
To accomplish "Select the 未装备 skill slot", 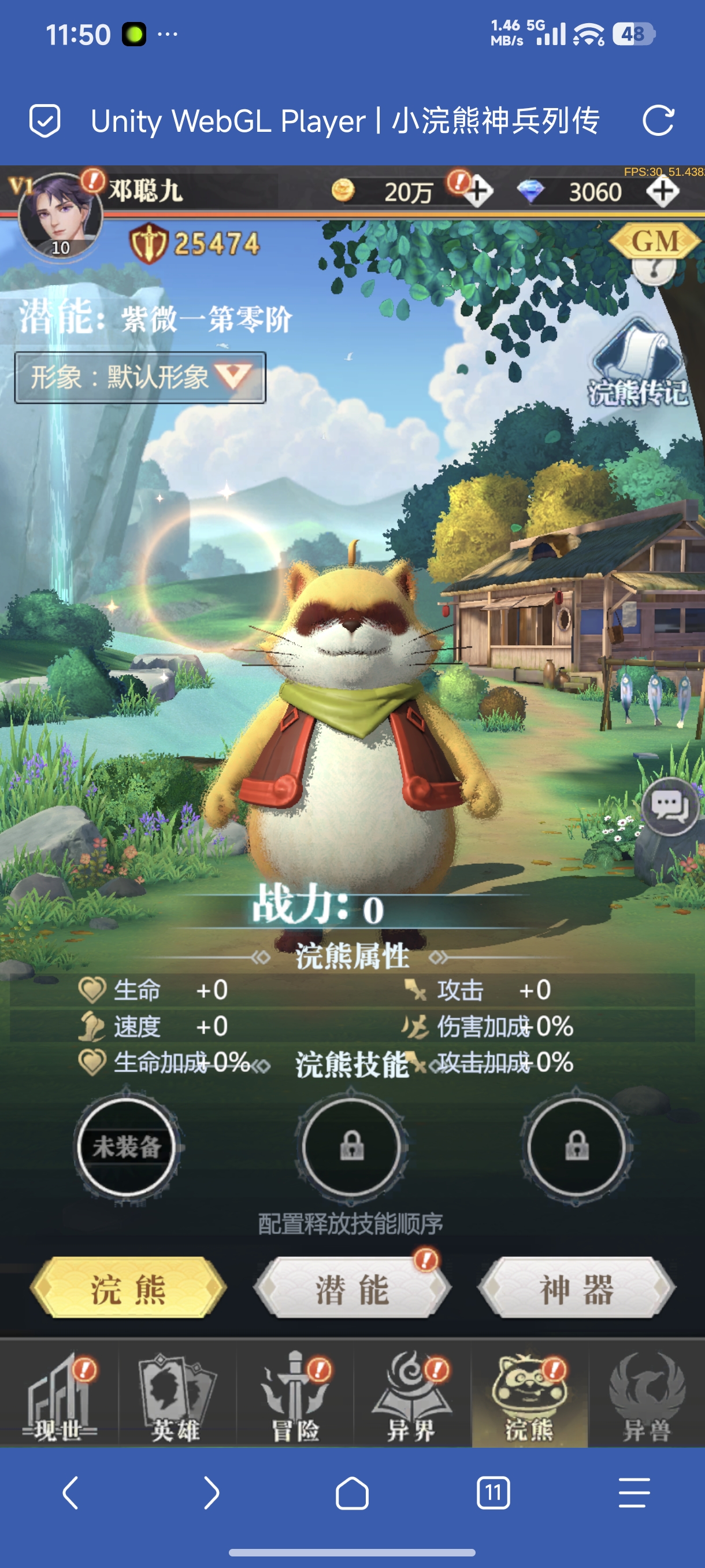I will coord(127,1148).
